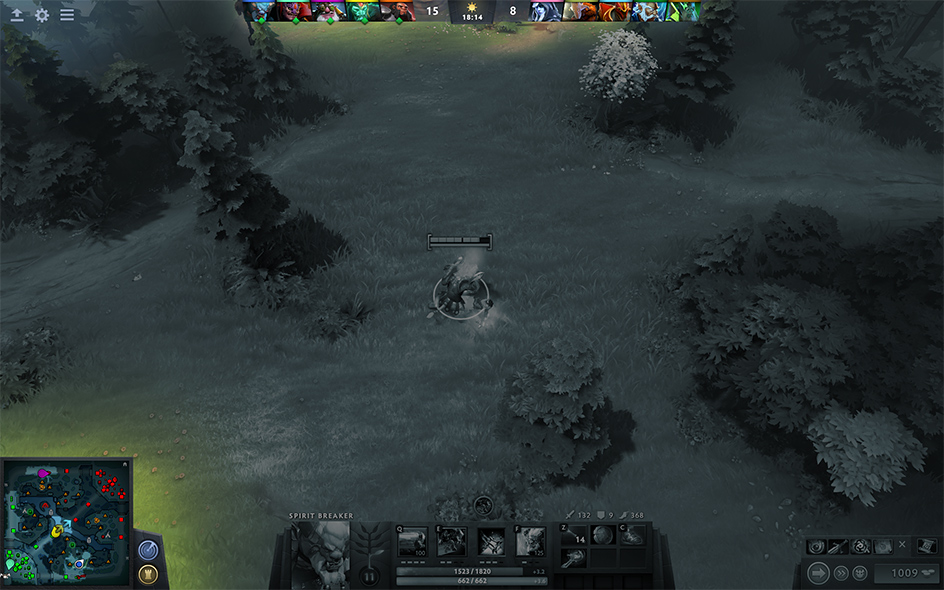The height and width of the screenshot is (590, 944).
Task: Click the tower glyph button beside minimap
Action: click(x=148, y=575)
